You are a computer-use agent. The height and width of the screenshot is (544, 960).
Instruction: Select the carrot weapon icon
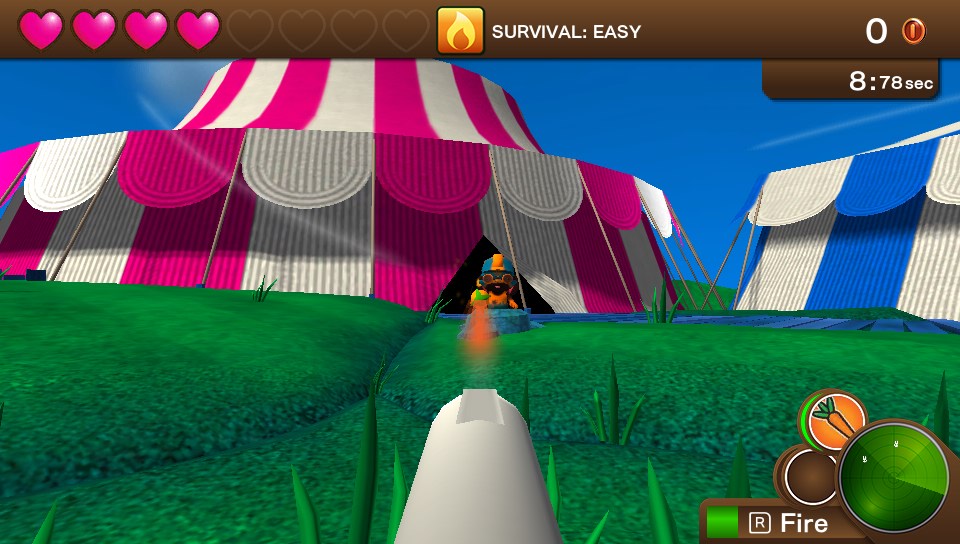833,421
